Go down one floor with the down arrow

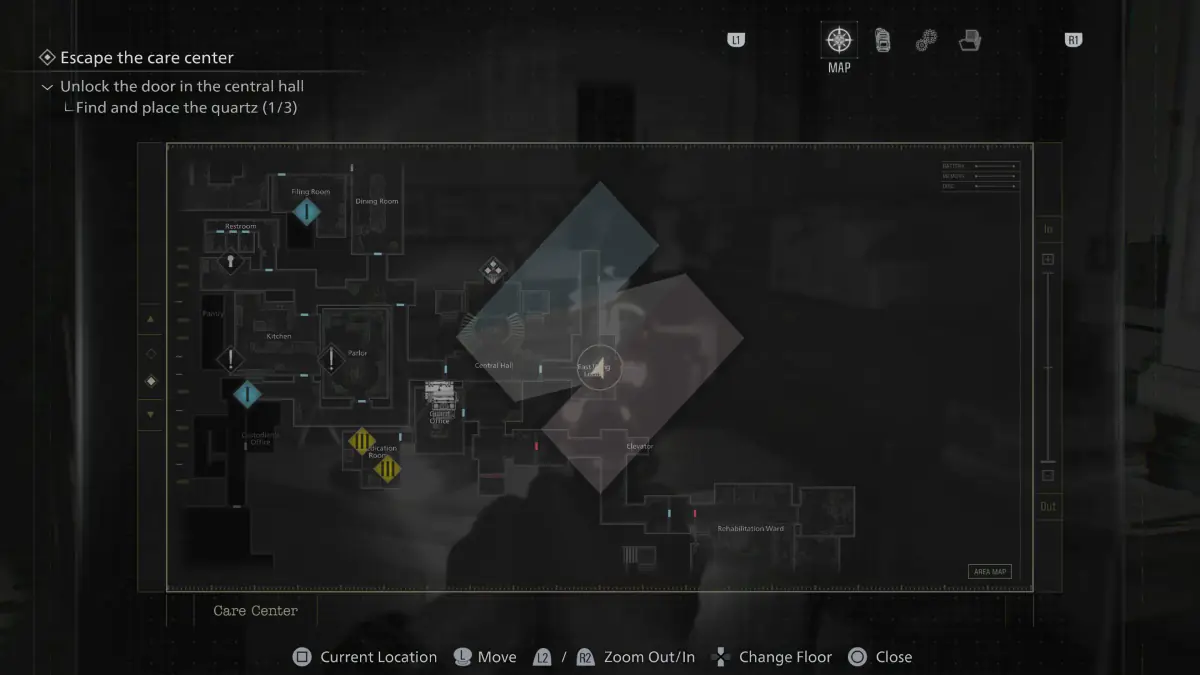coord(151,414)
